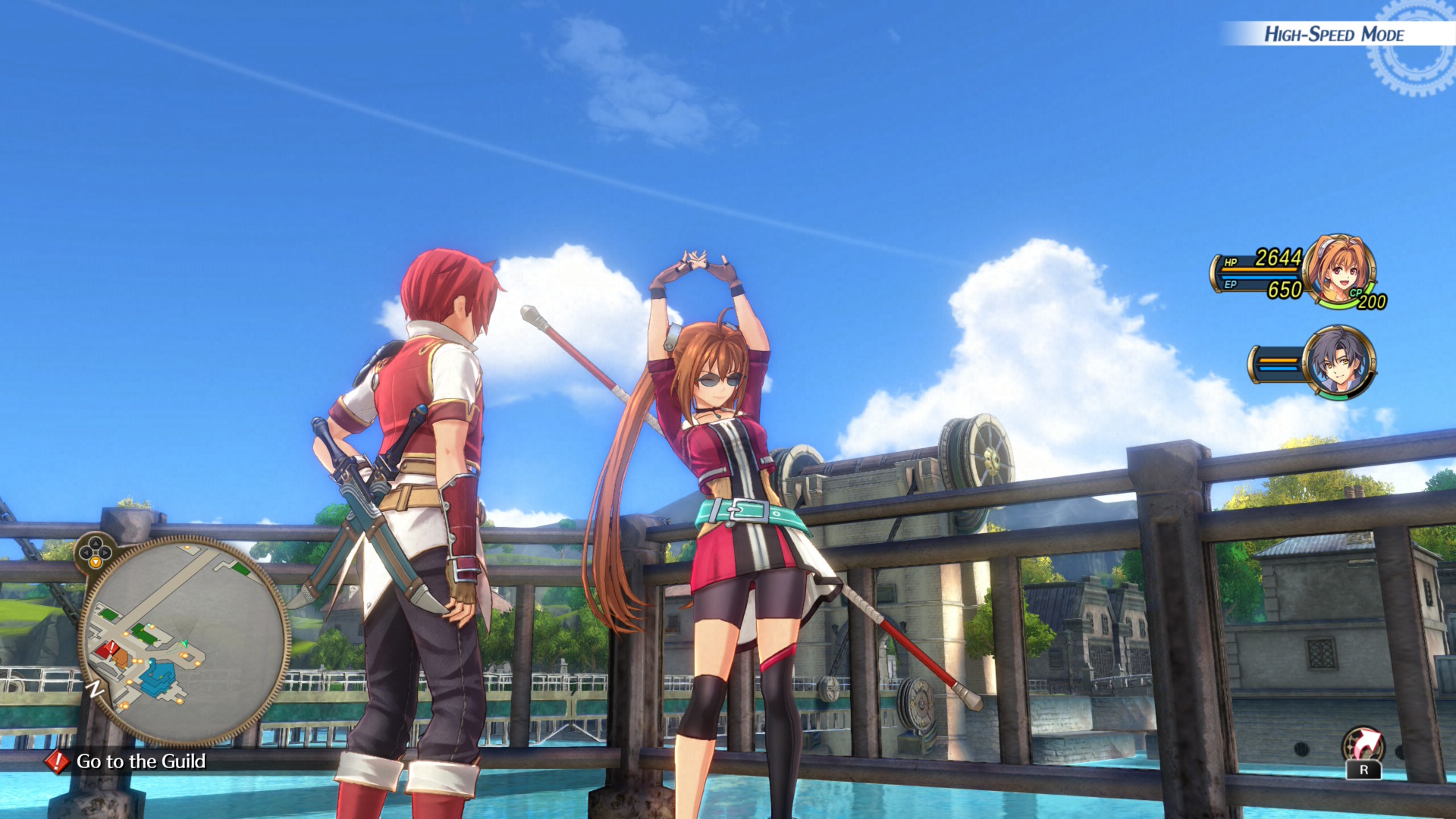Toggle the High-Speed Mode indicator

click(x=1333, y=34)
